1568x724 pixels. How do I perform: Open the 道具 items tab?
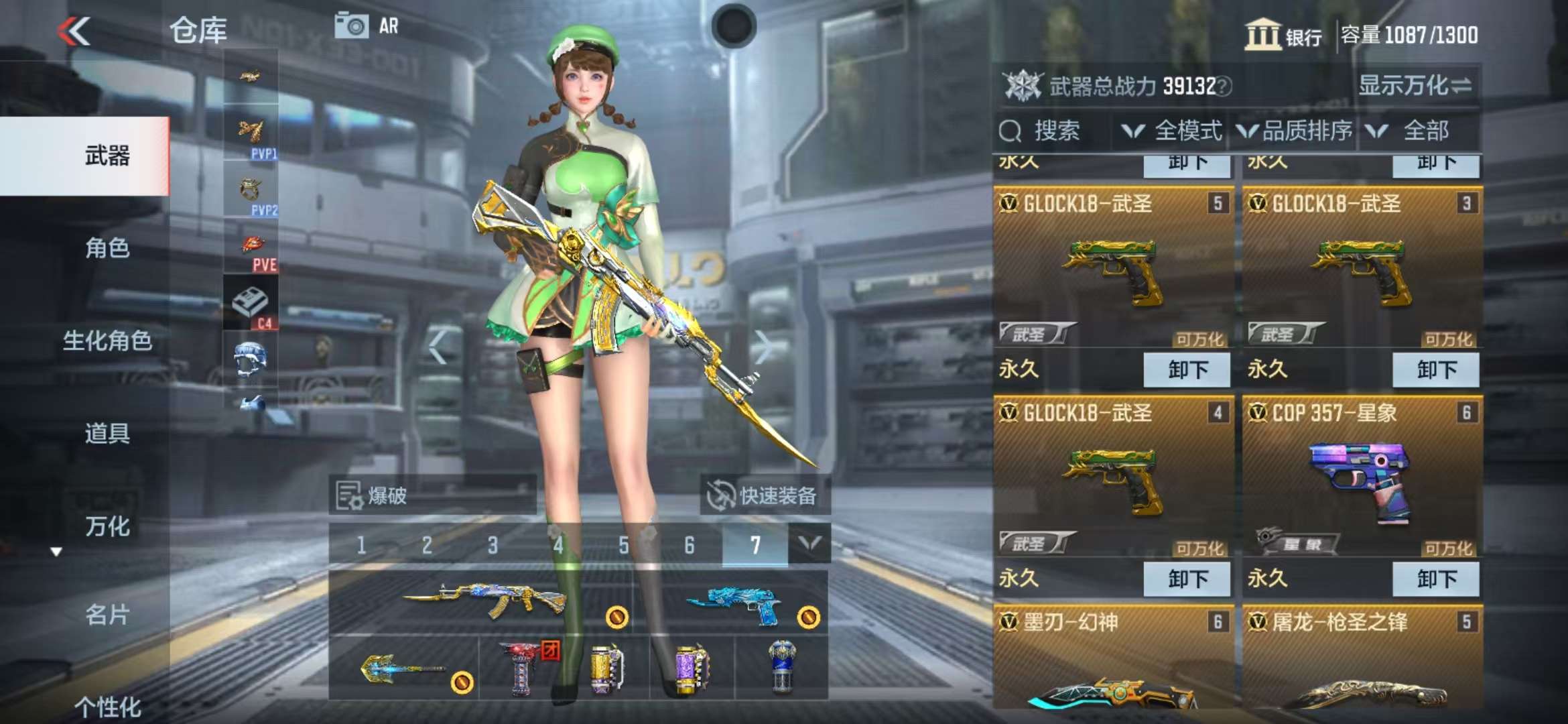pos(107,433)
